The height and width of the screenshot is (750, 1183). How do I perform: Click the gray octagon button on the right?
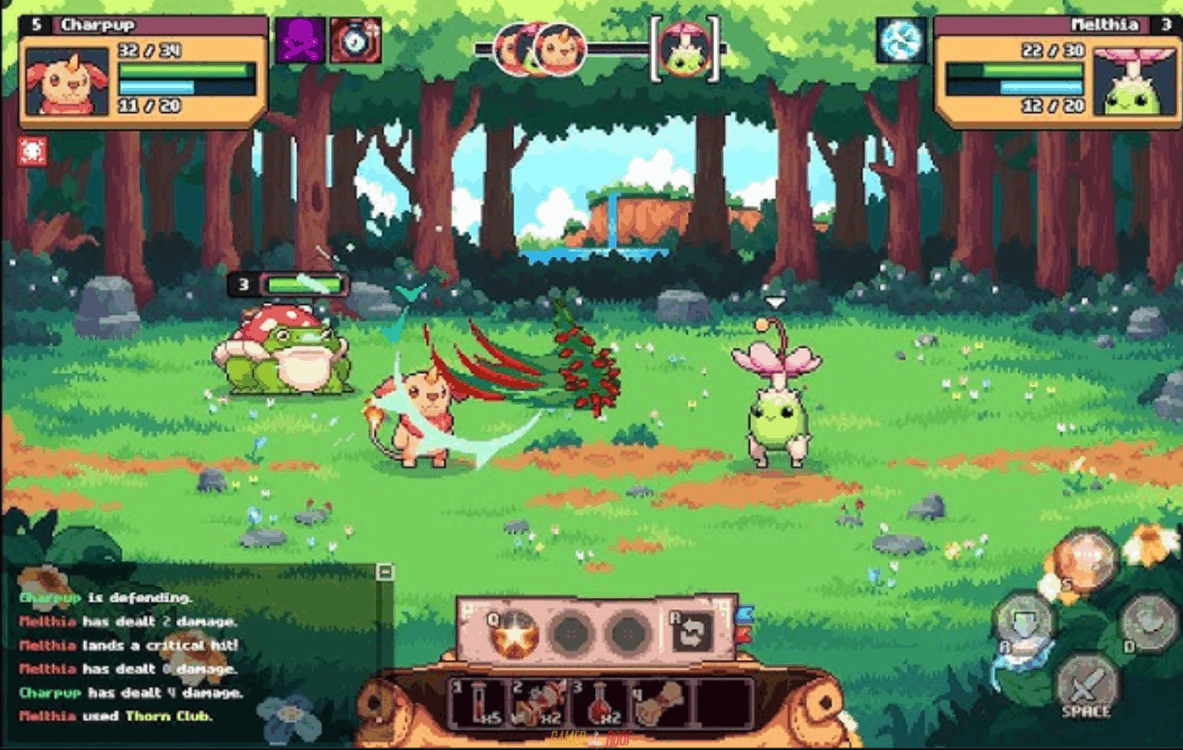1148,622
